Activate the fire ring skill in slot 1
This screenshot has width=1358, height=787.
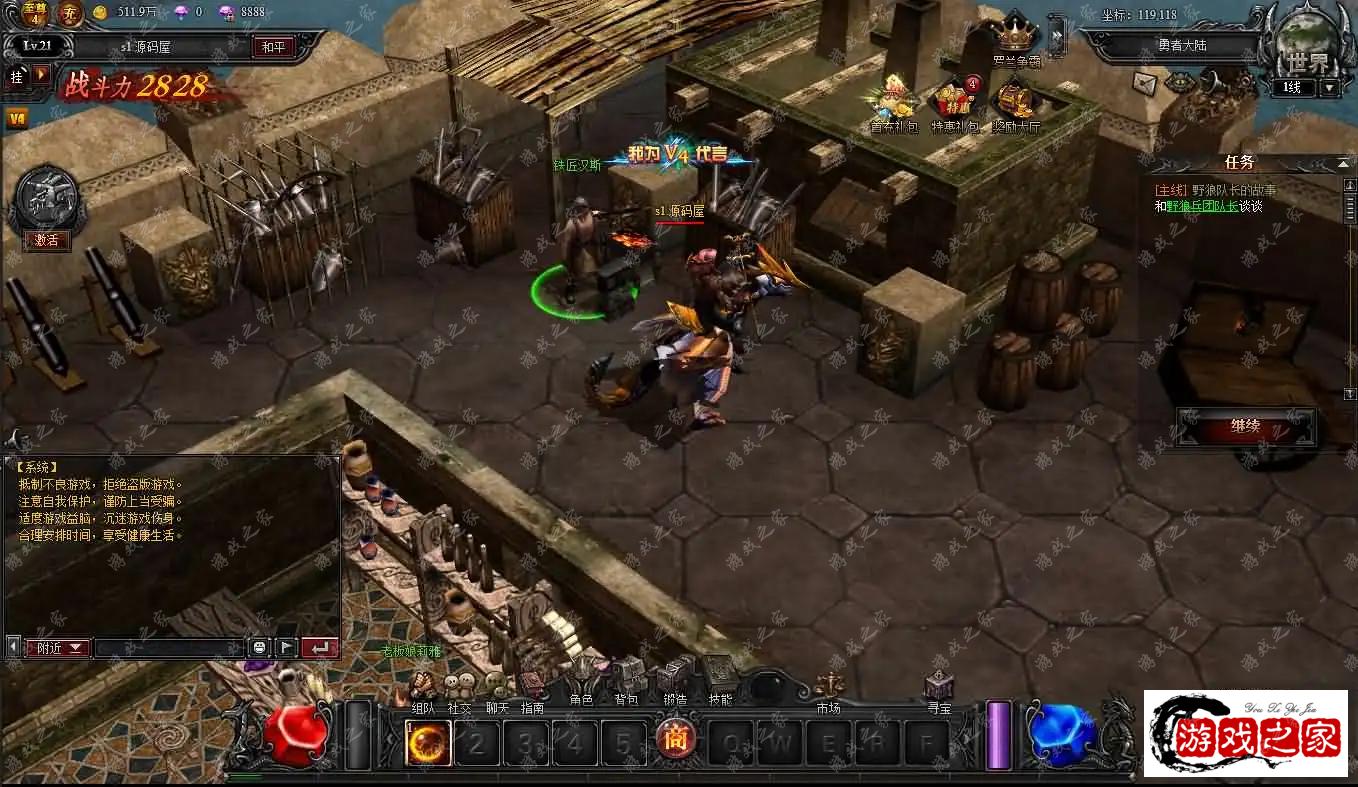(x=428, y=744)
